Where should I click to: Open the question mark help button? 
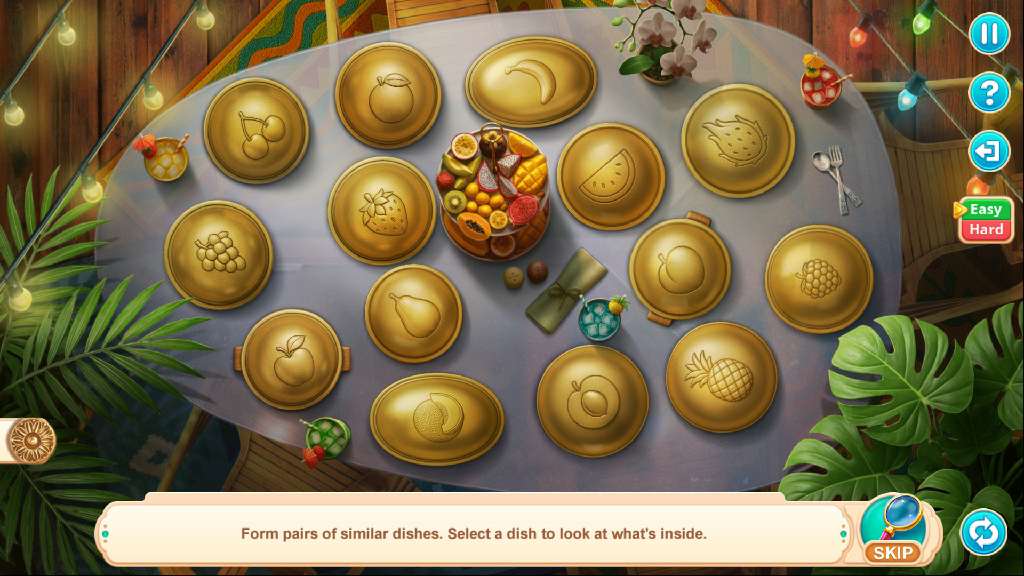[x=988, y=93]
